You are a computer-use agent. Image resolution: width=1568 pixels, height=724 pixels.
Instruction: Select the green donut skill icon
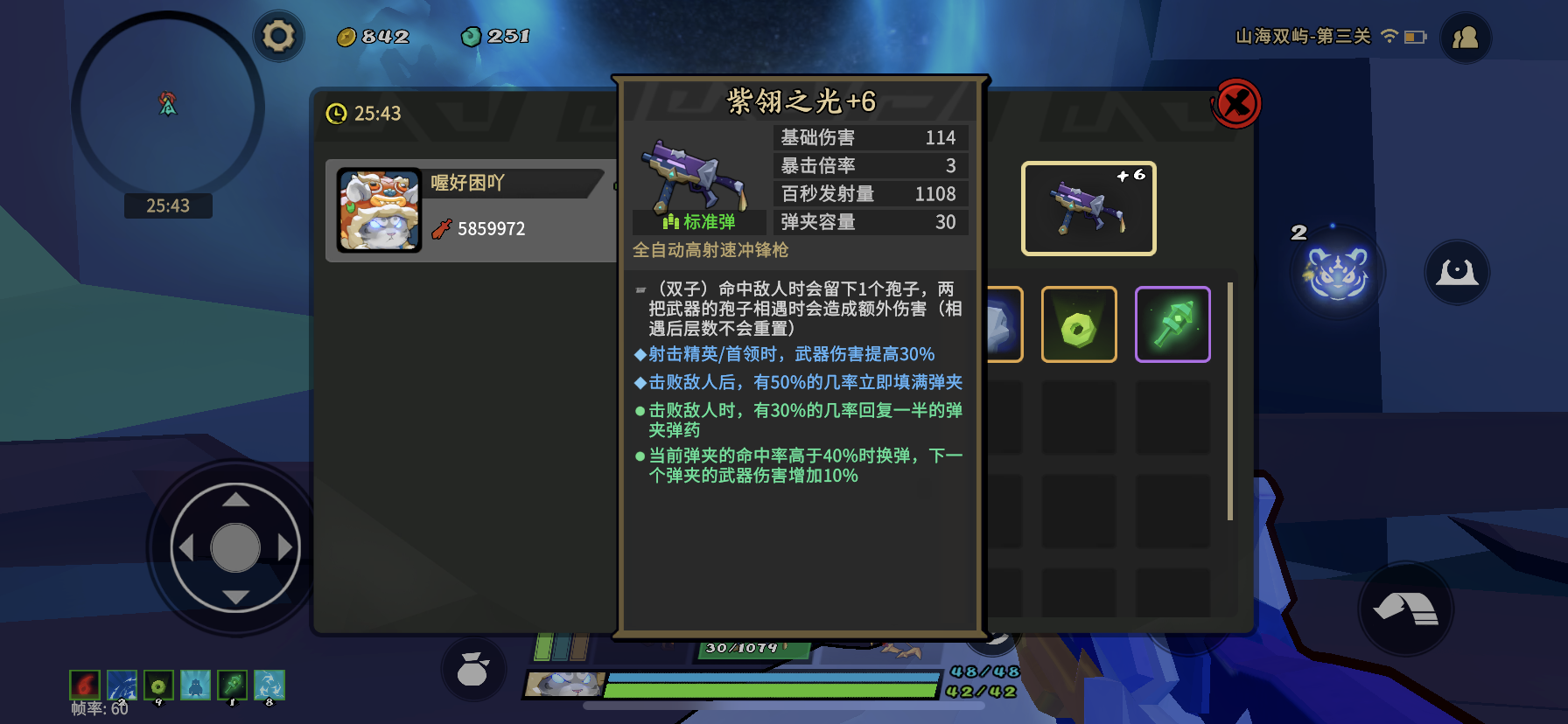coord(158,686)
